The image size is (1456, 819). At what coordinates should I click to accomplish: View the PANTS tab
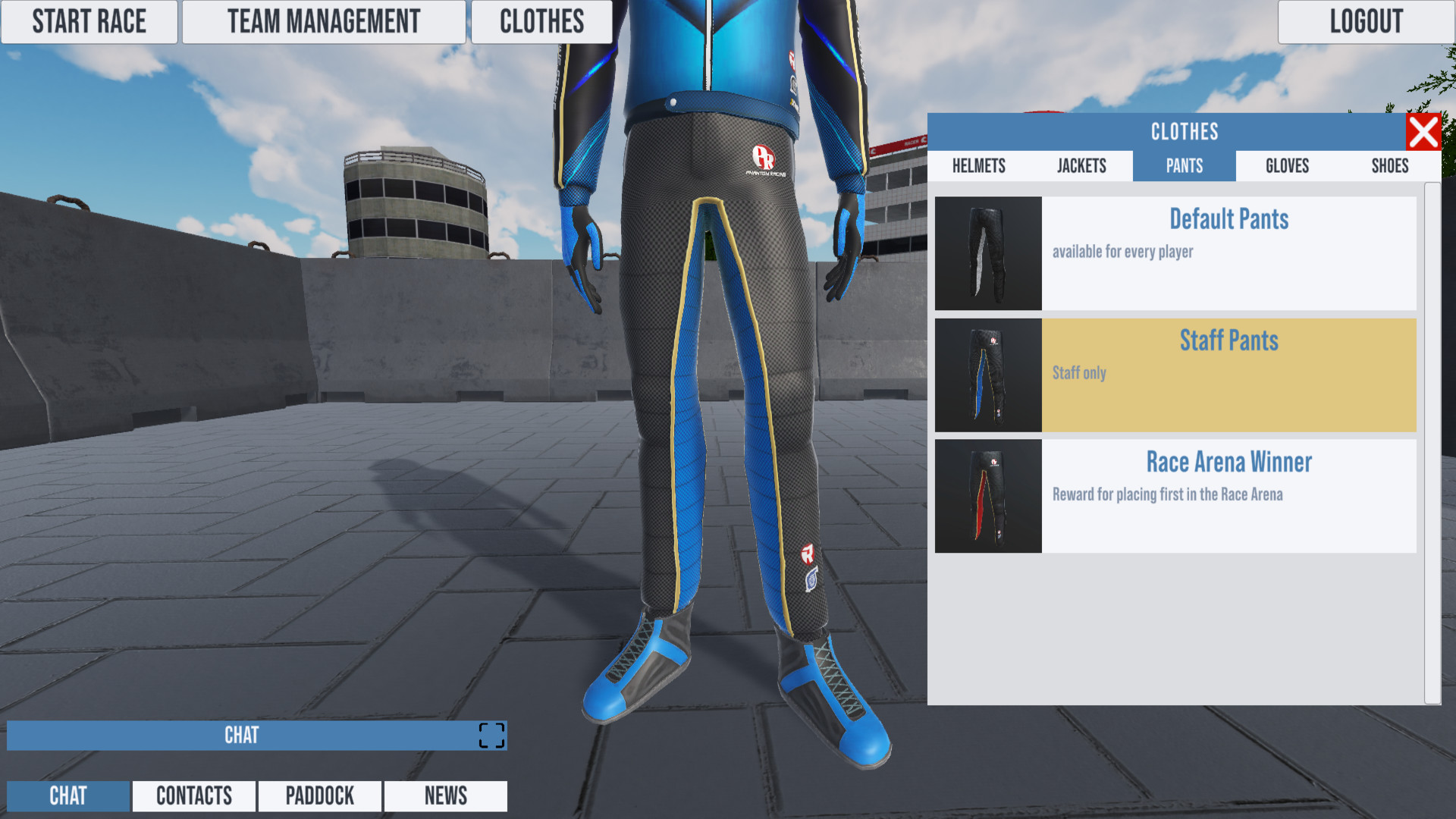point(1184,166)
